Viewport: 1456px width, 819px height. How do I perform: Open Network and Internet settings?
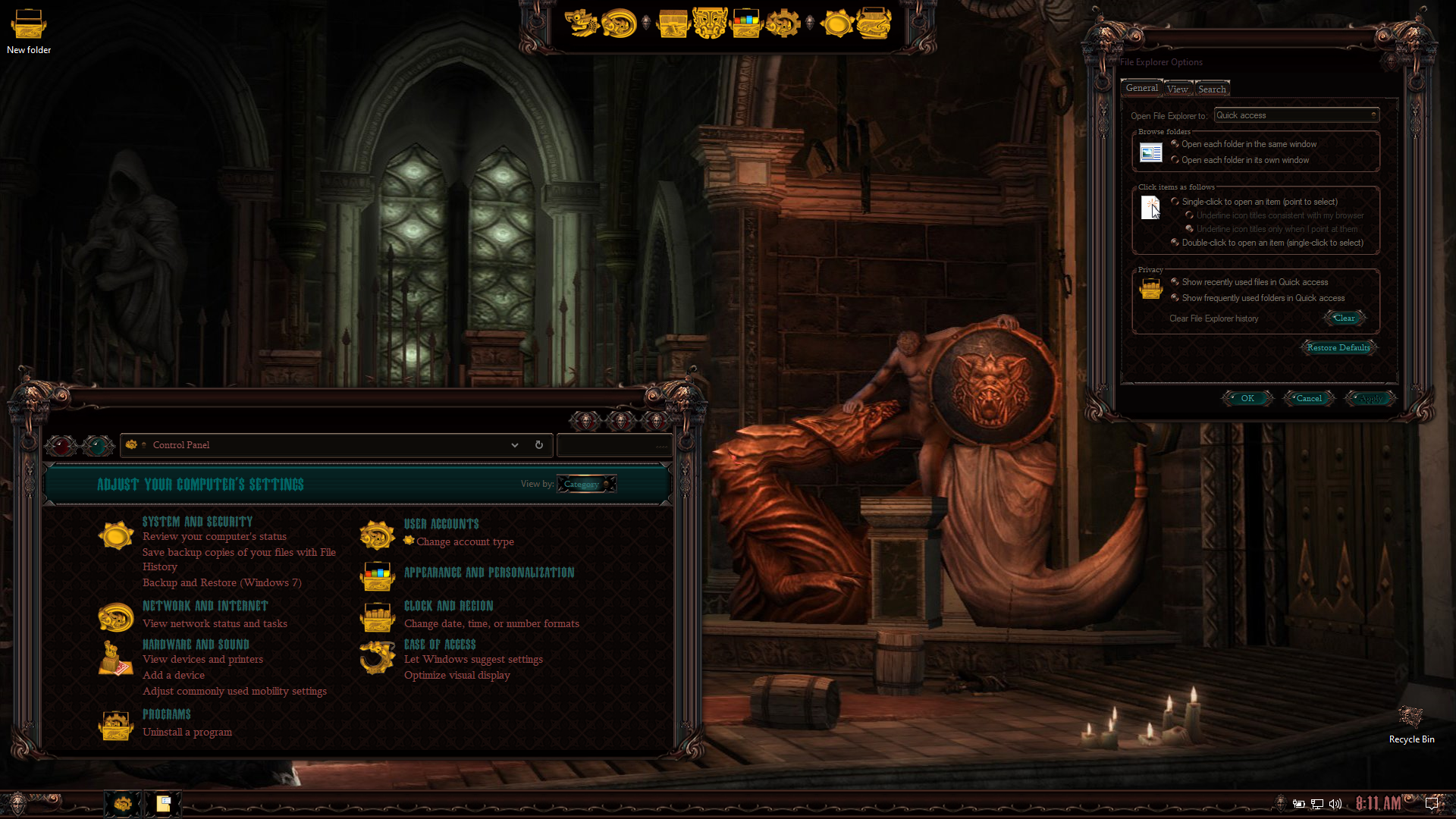pos(205,606)
